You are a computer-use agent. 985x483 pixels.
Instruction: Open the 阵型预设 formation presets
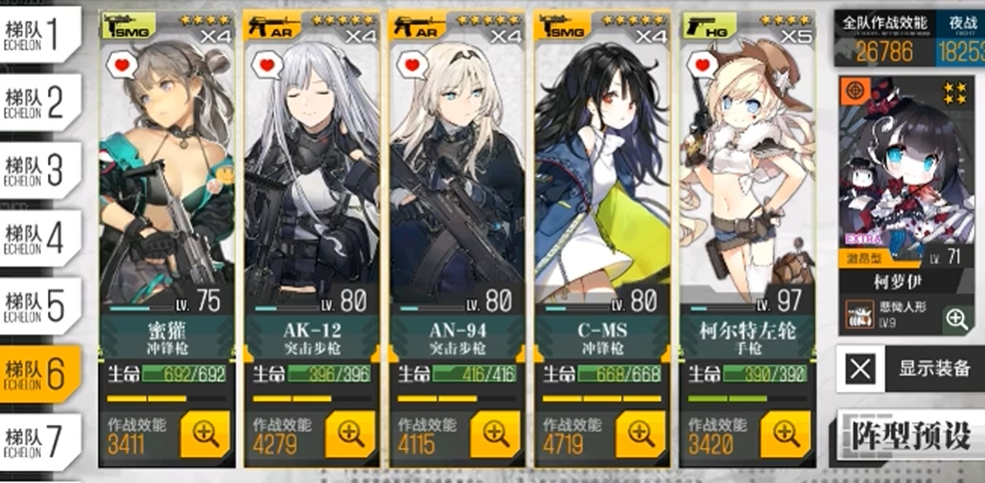coord(909,435)
